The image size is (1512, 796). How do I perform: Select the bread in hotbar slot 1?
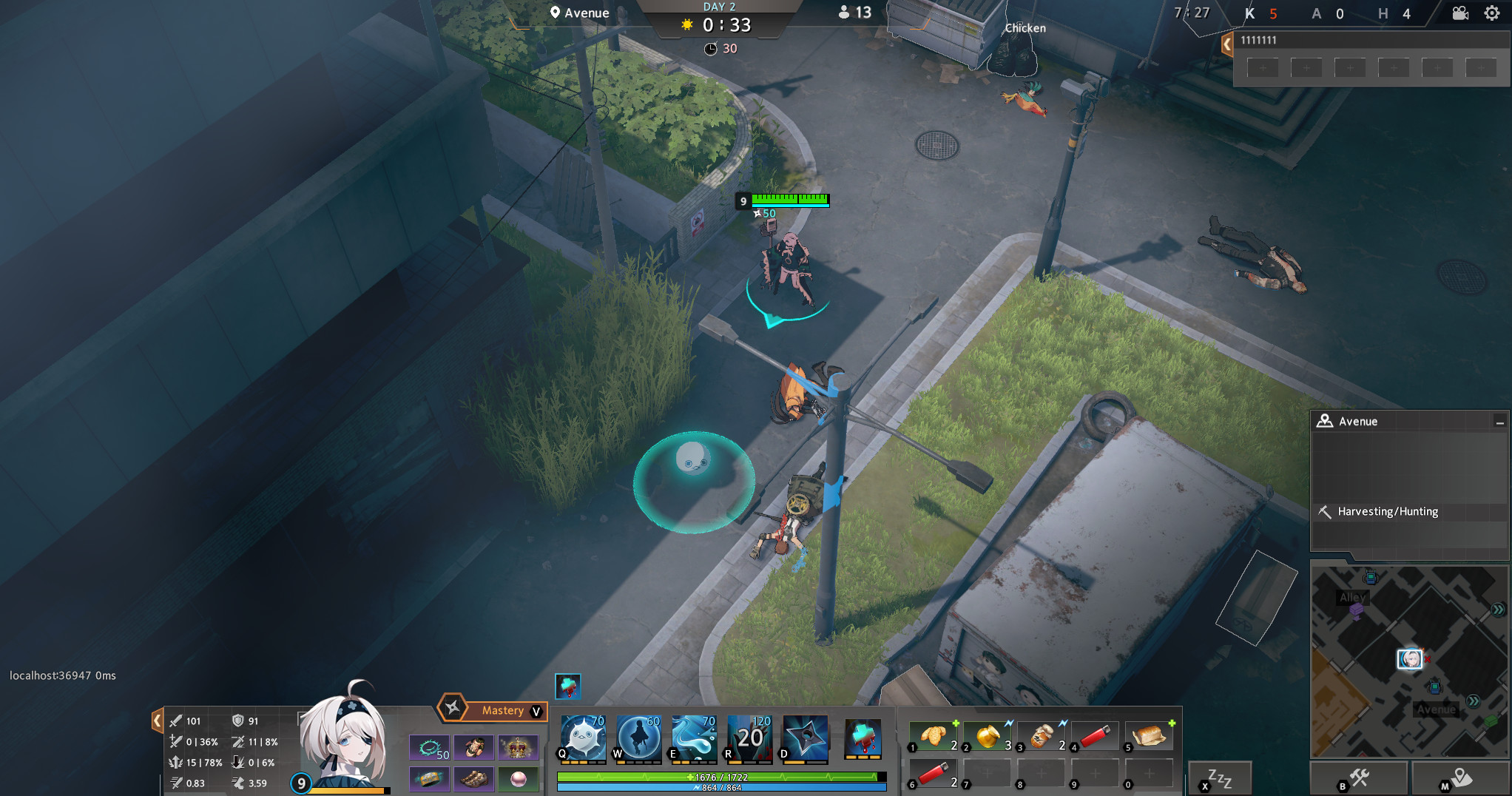pyautogui.click(x=933, y=735)
